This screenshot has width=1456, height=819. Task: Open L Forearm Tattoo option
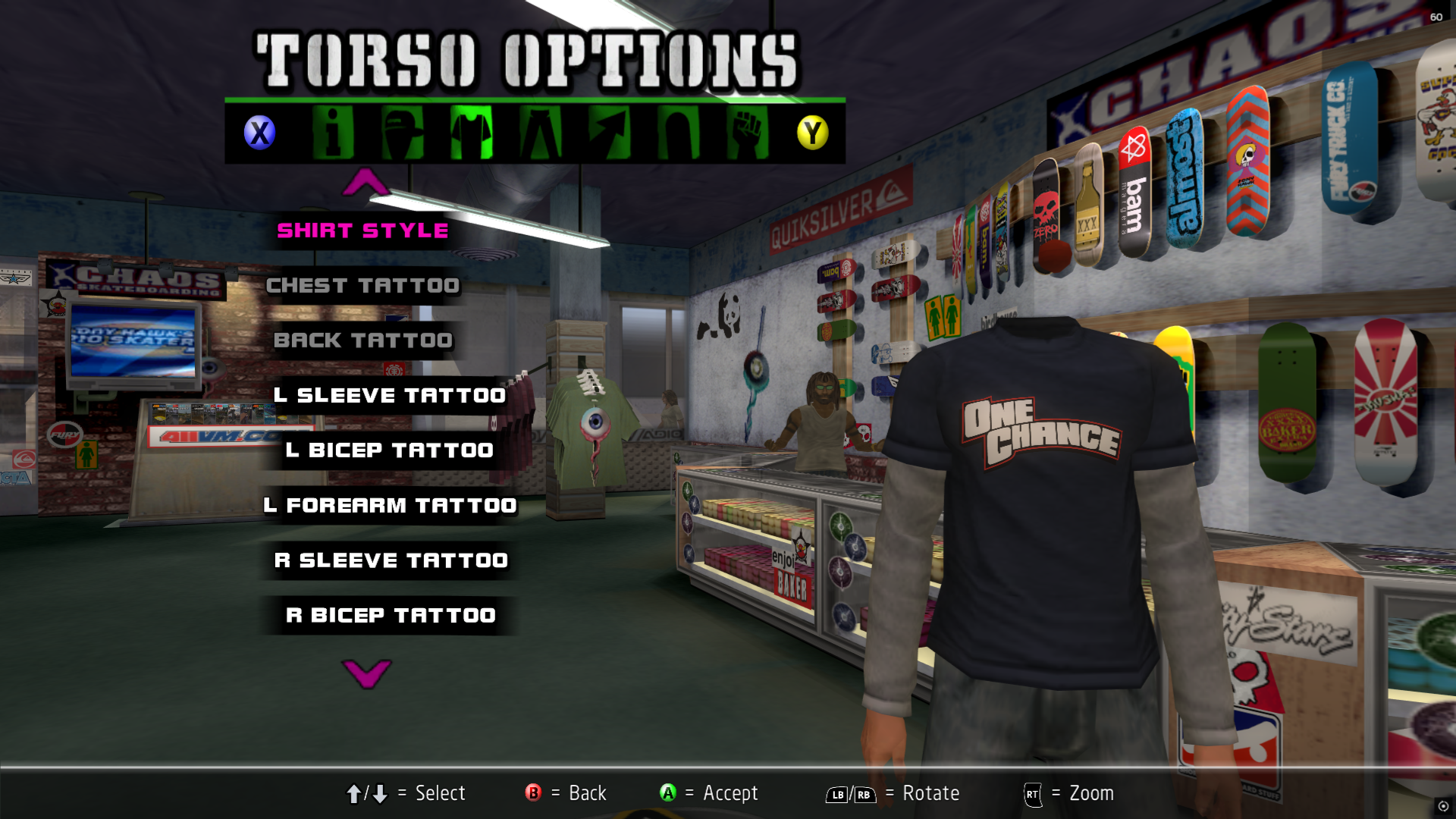click(389, 506)
